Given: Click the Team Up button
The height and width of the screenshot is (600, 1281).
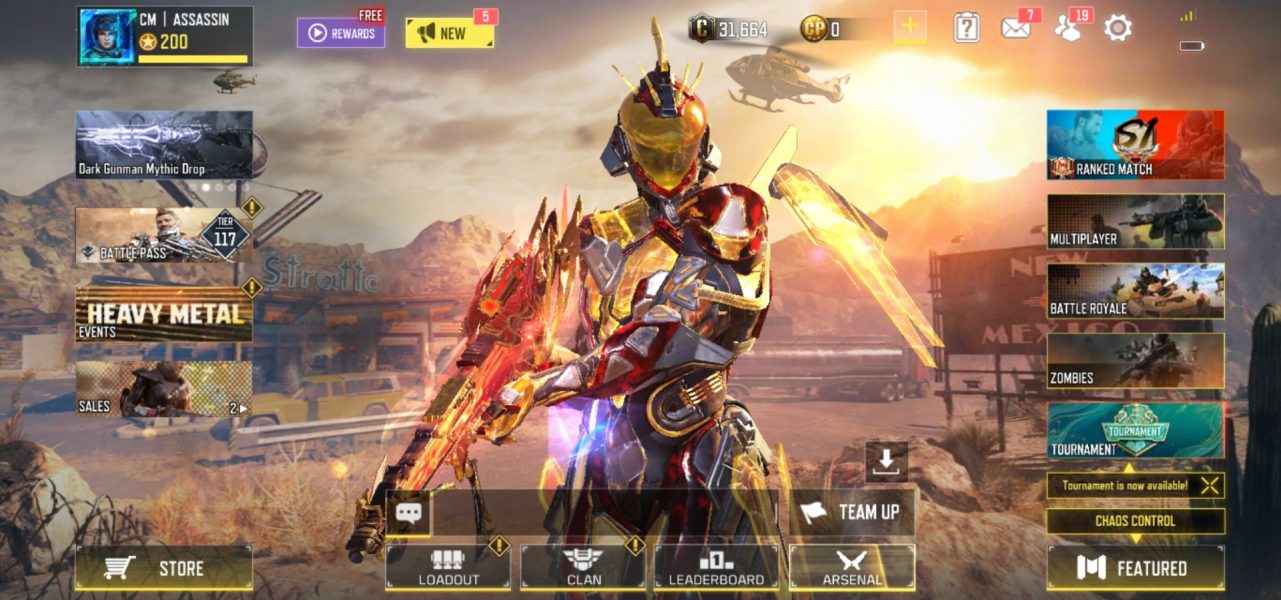Looking at the screenshot, I should 851,512.
